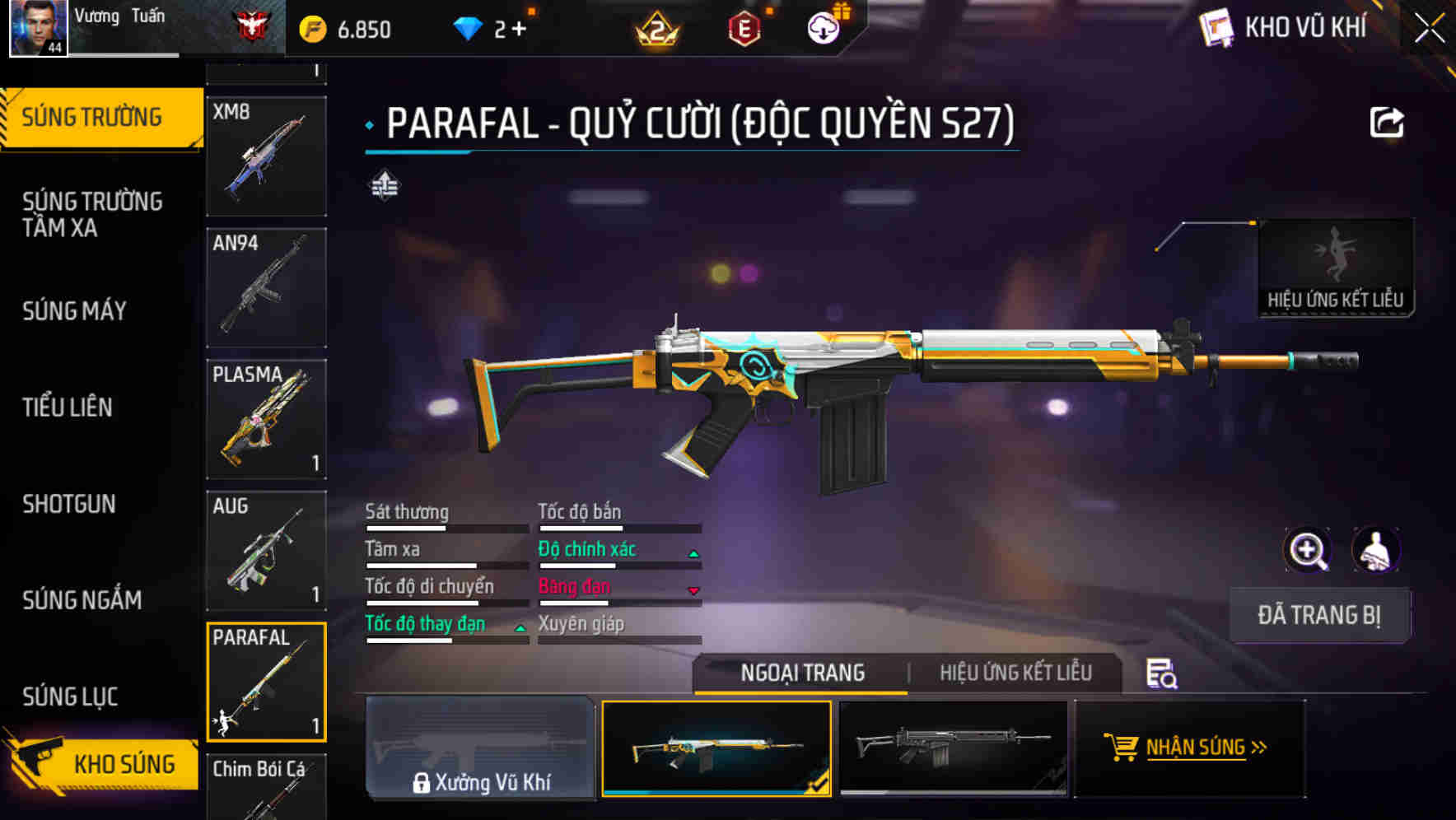Click the share weapon icon top right
Image resolution: width=1456 pixels, height=820 pixels.
click(x=1387, y=122)
